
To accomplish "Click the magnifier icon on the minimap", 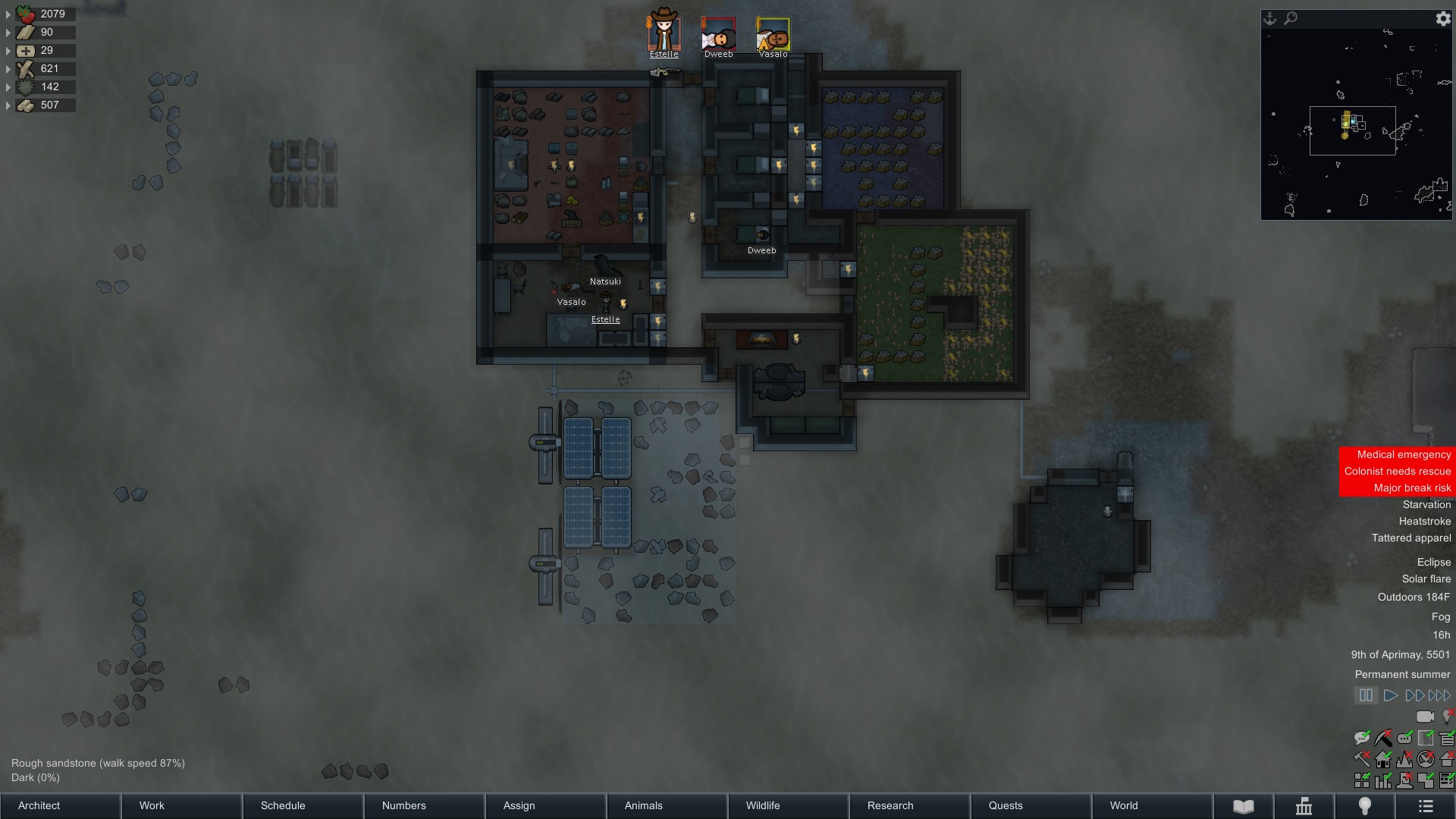I will [x=1291, y=18].
